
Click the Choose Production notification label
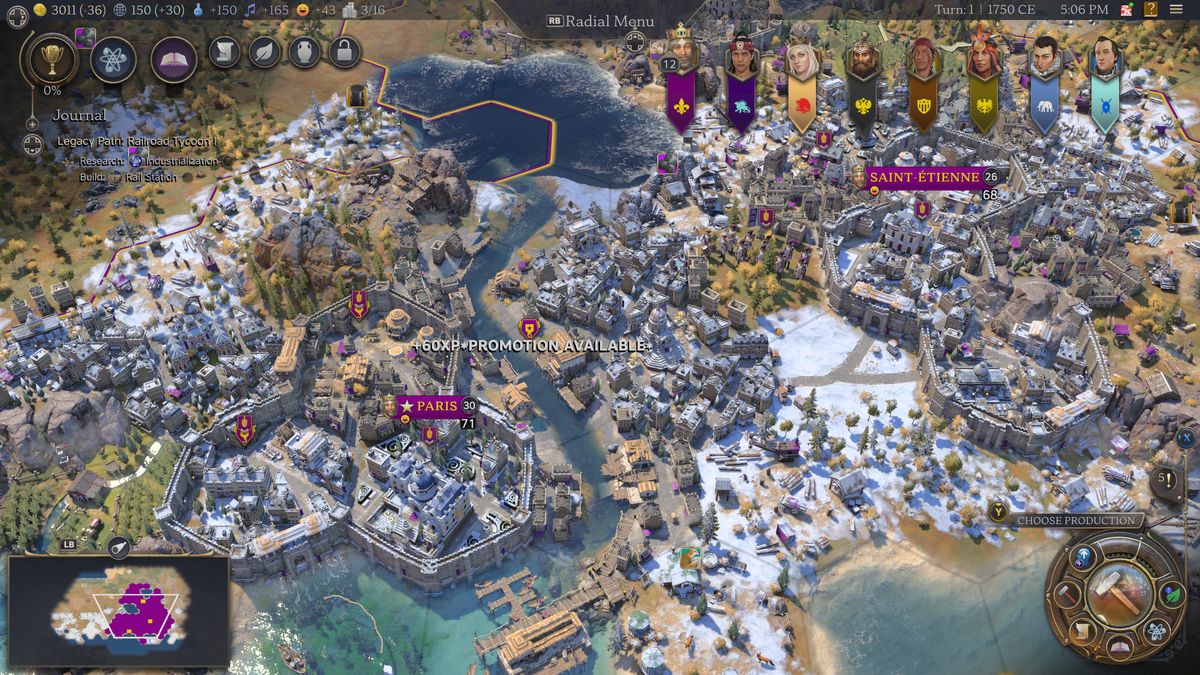click(x=1076, y=520)
